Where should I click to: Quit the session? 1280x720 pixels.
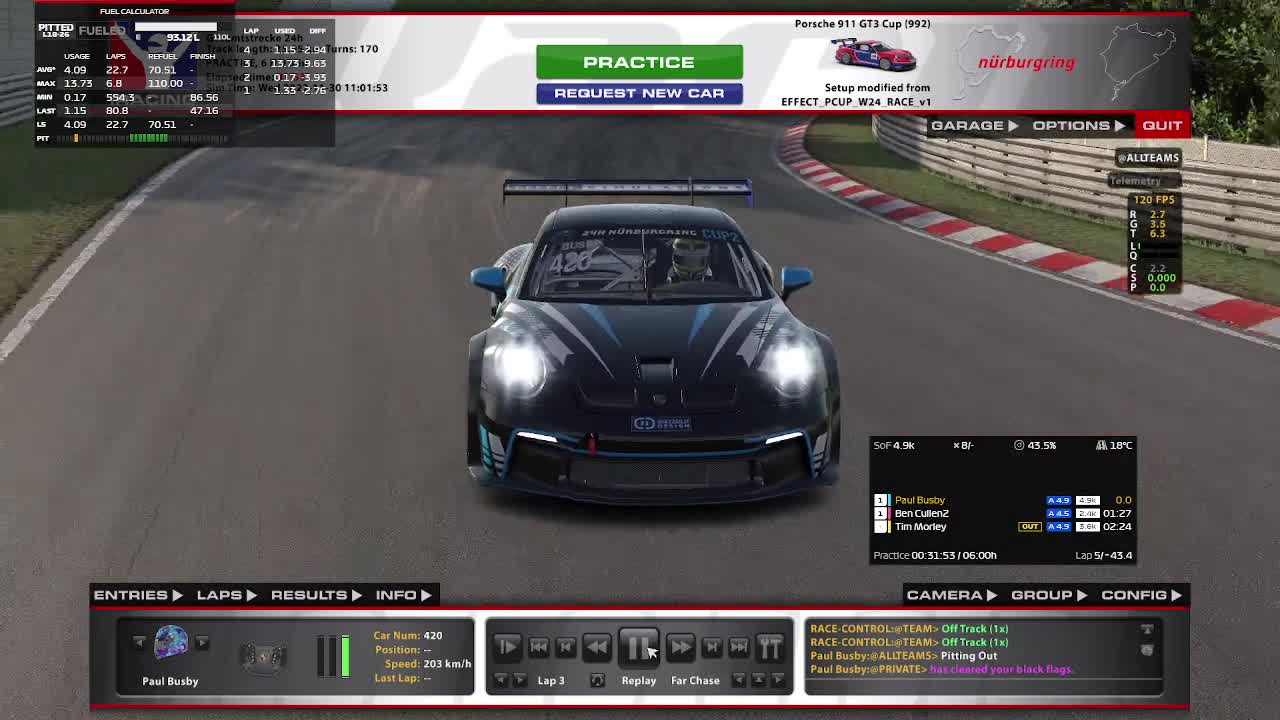click(x=1162, y=125)
